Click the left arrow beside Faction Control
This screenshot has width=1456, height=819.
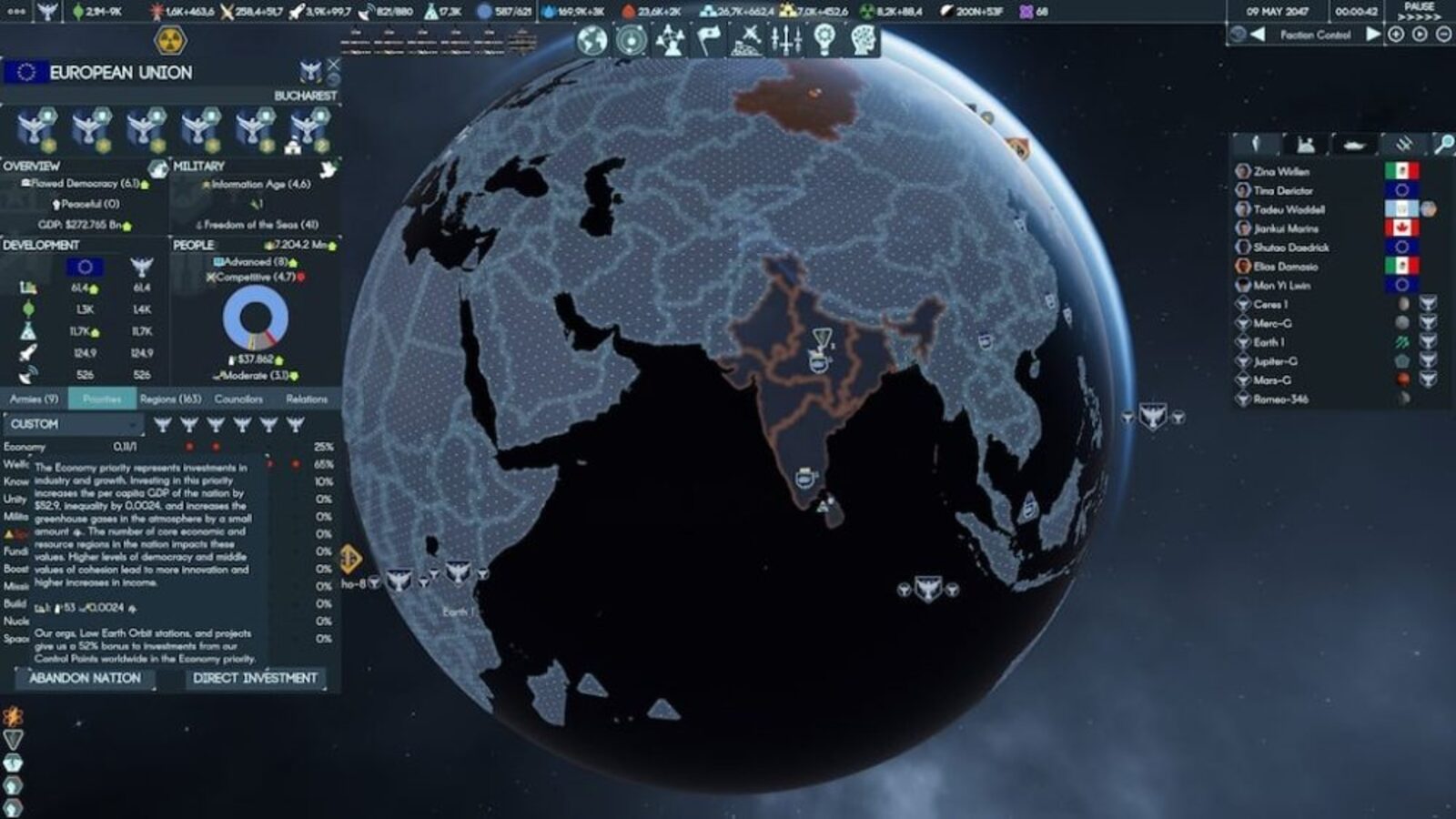pos(1256,35)
